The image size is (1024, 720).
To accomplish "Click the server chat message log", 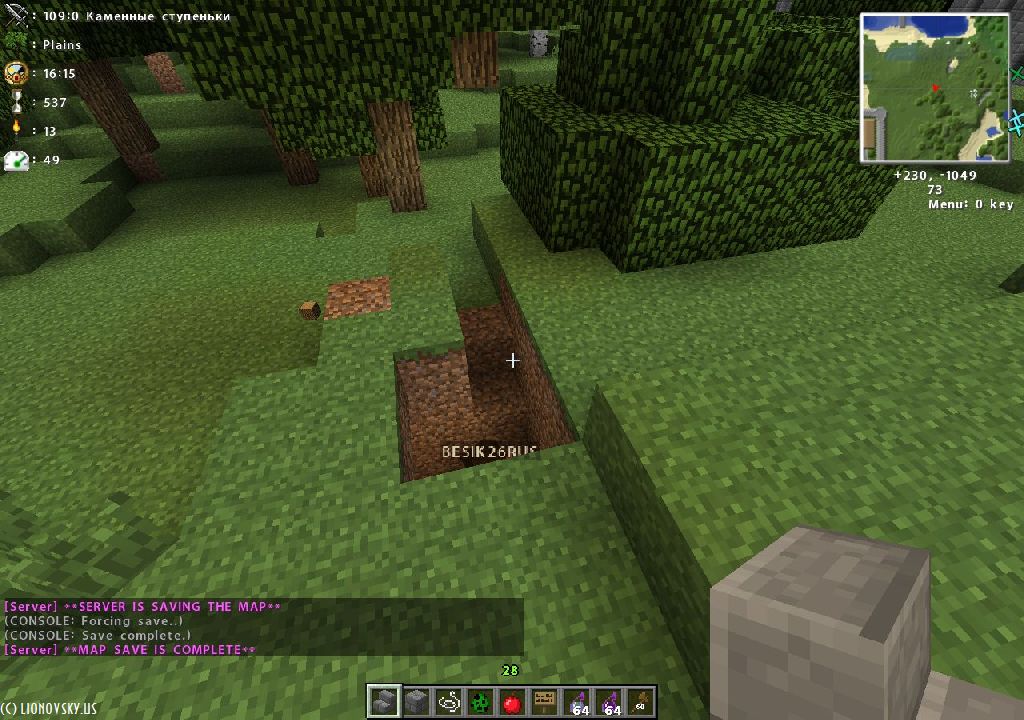I will [x=263, y=628].
